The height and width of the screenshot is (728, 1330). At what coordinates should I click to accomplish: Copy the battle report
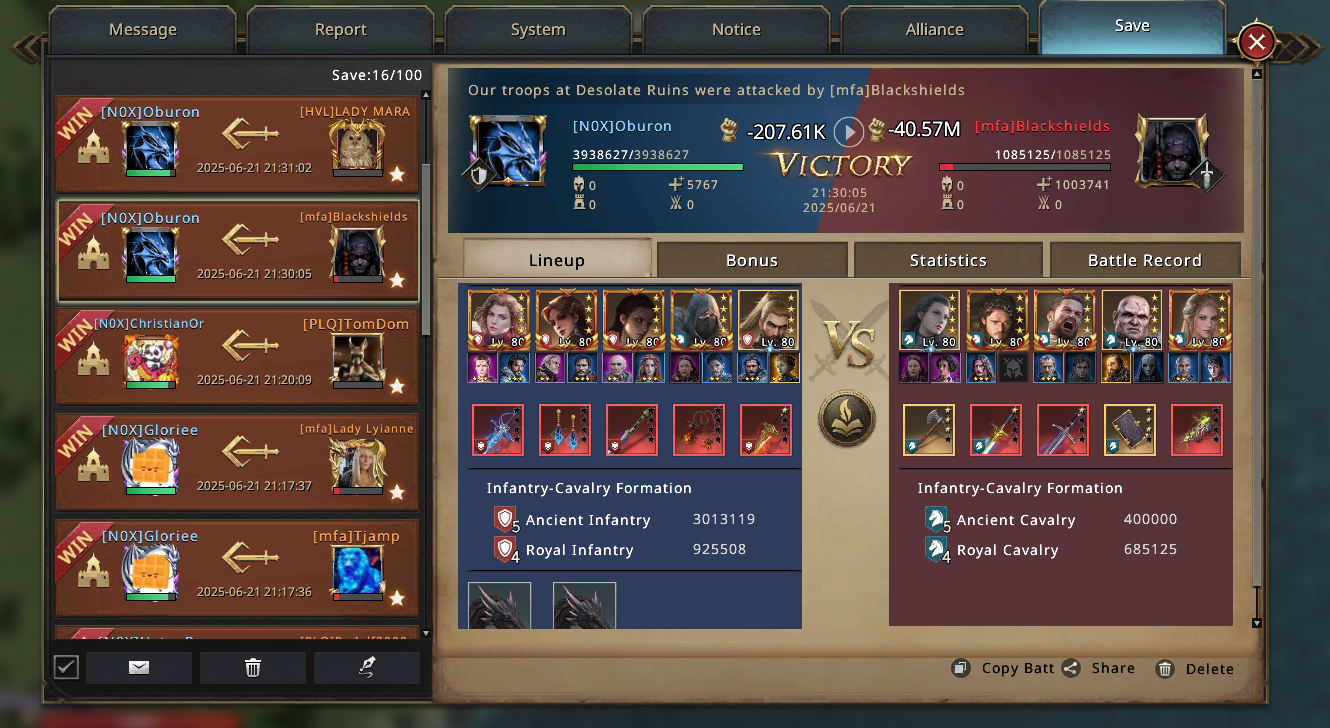[1003, 668]
